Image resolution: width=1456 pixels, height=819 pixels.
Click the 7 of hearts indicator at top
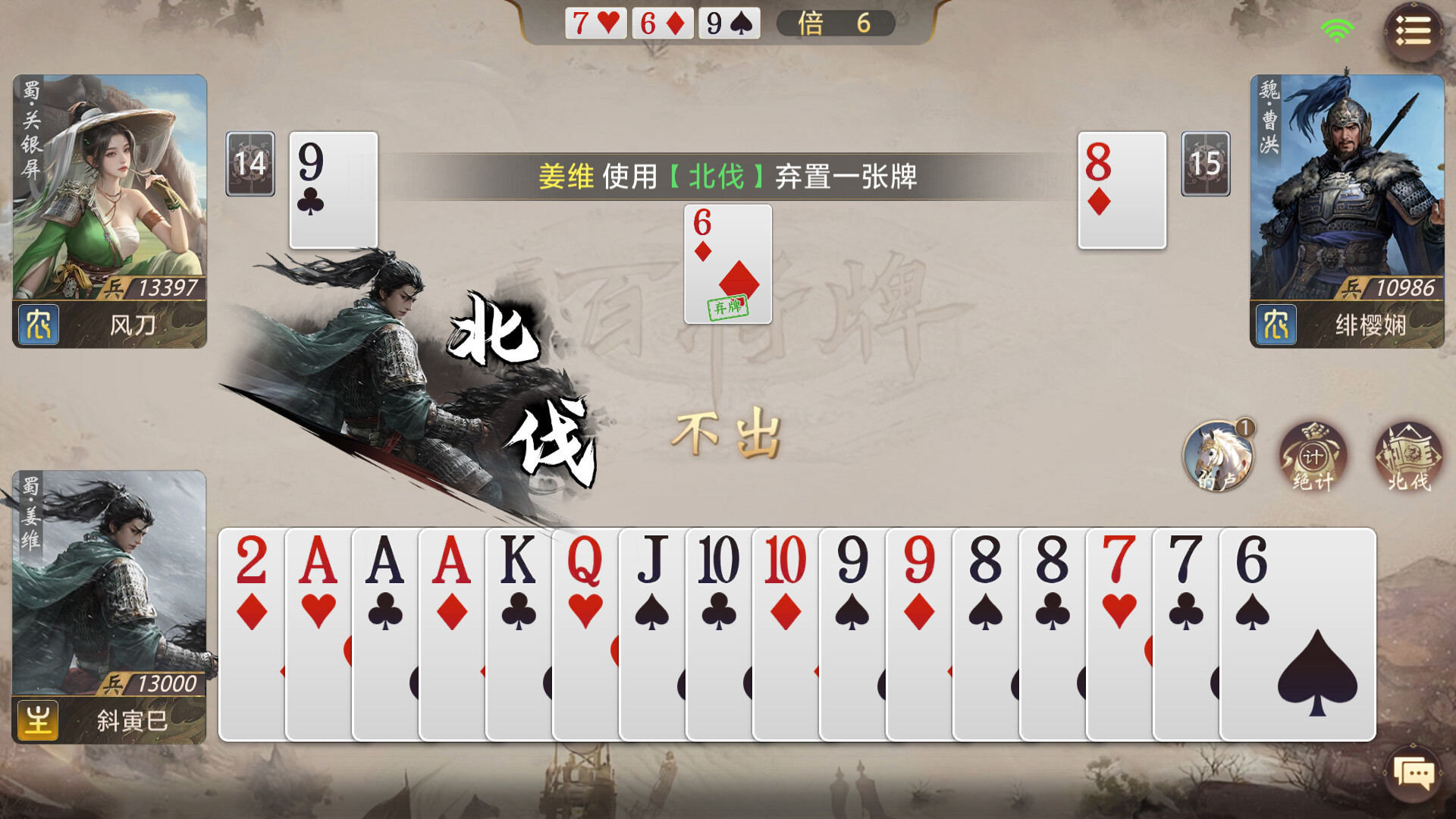595,23
